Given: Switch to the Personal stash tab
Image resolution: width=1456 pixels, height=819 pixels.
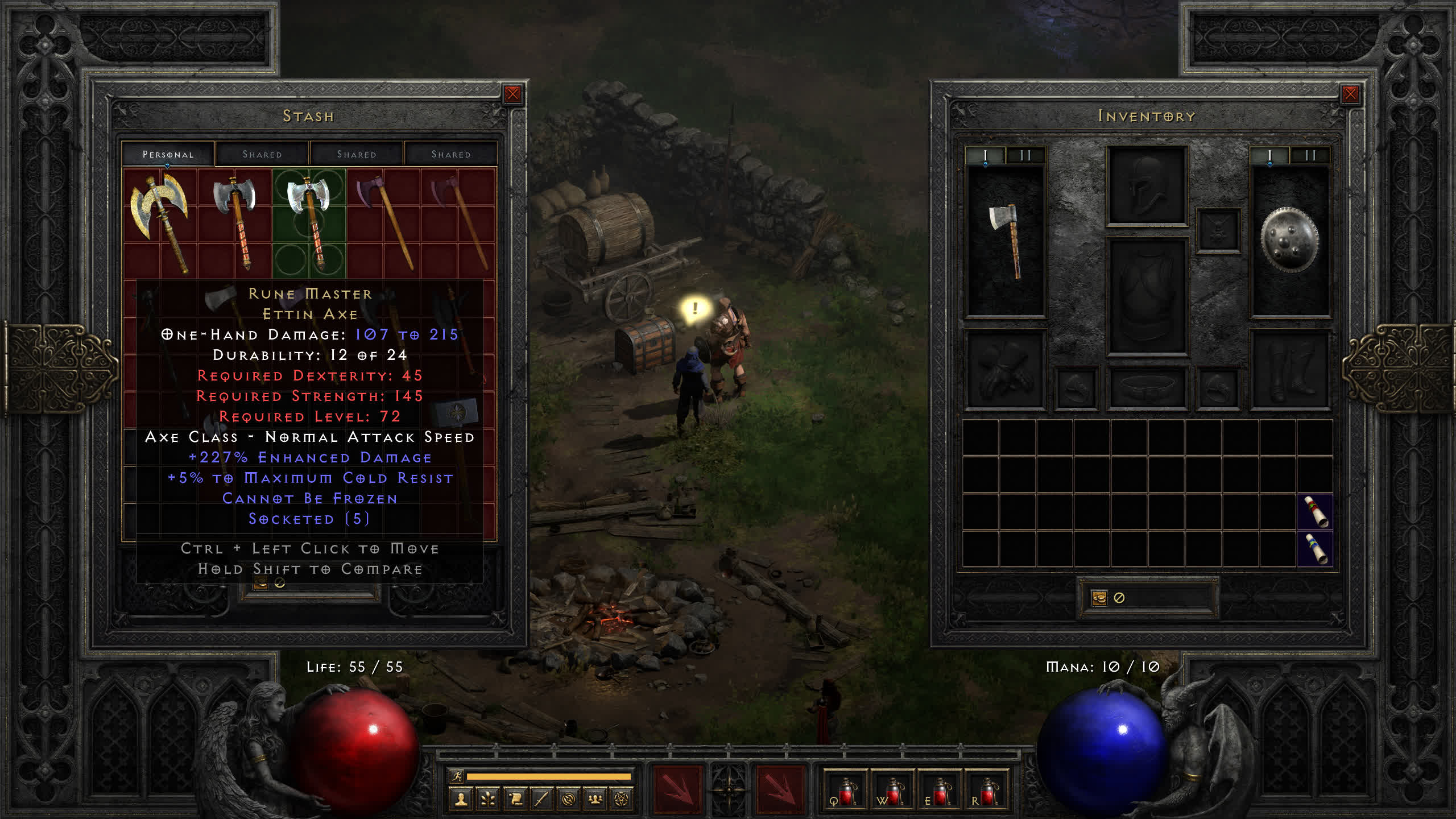Looking at the screenshot, I should click(x=168, y=154).
